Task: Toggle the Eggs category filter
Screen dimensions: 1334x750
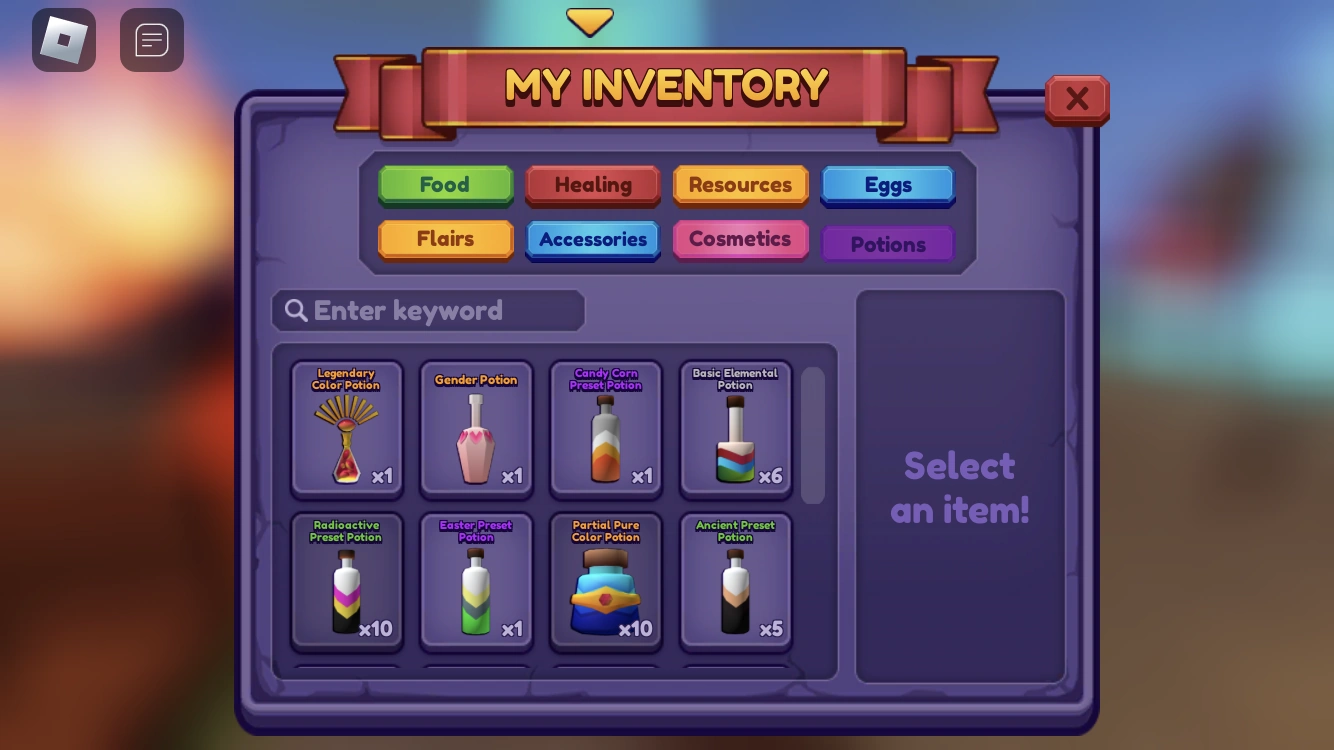Action: [x=887, y=184]
